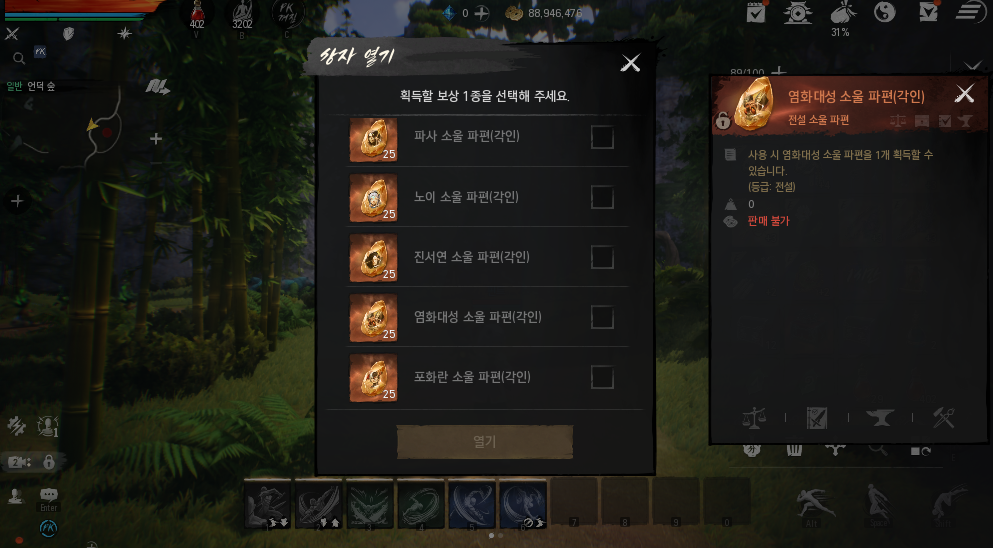Check the 염화대성 소울 파편 reward box
Screen dimensions: 993x548
pyautogui.click(x=602, y=317)
